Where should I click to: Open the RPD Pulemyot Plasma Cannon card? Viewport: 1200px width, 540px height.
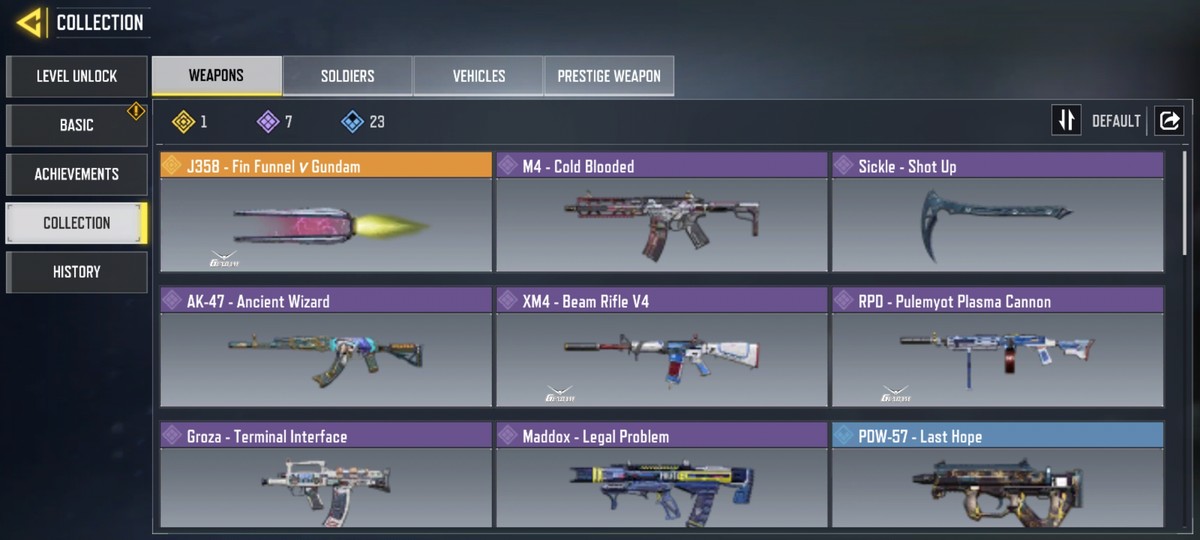[997, 347]
